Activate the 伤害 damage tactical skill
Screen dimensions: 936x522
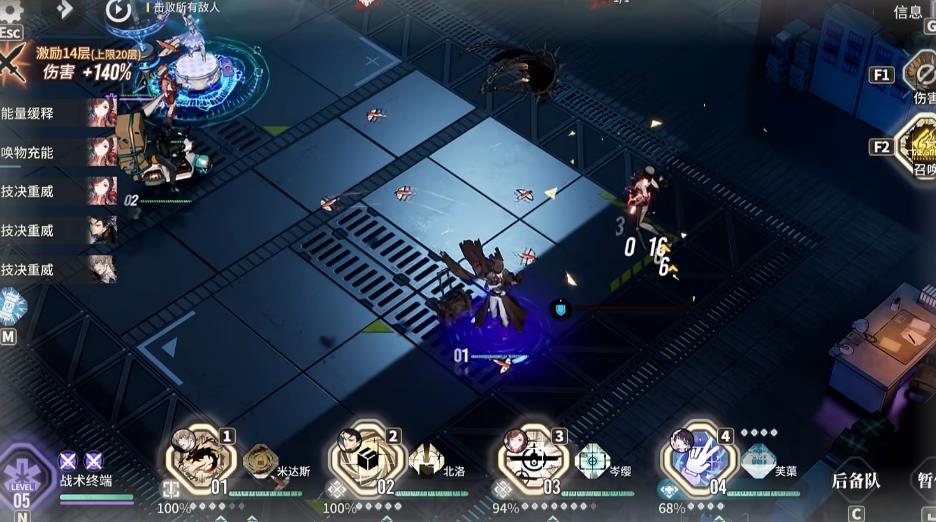(919, 73)
